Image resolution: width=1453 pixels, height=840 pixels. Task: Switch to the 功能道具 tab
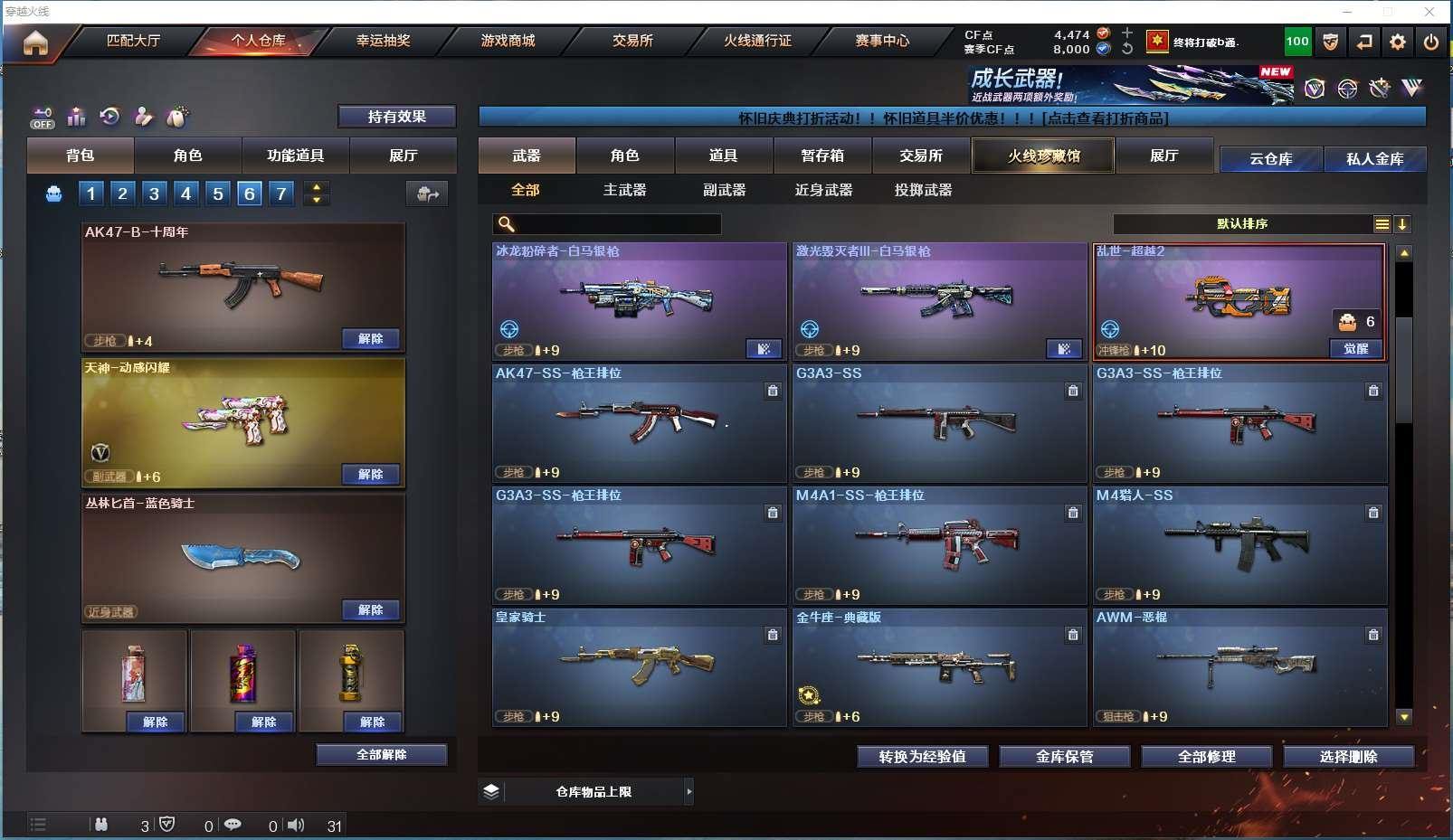[x=295, y=156]
